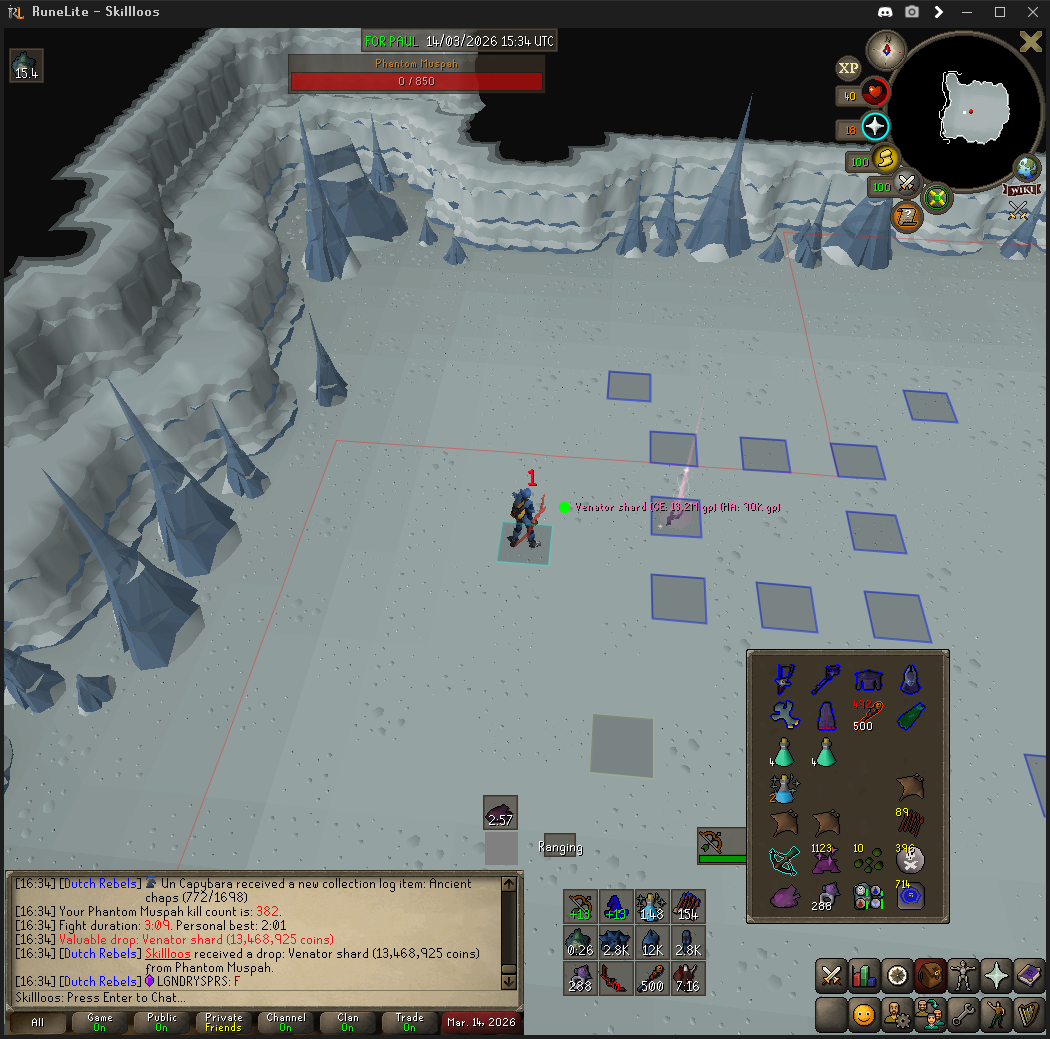This screenshot has width=1050, height=1039.
Task: Select the Clan chat tab
Action: pyautogui.click(x=347, y=1022)
